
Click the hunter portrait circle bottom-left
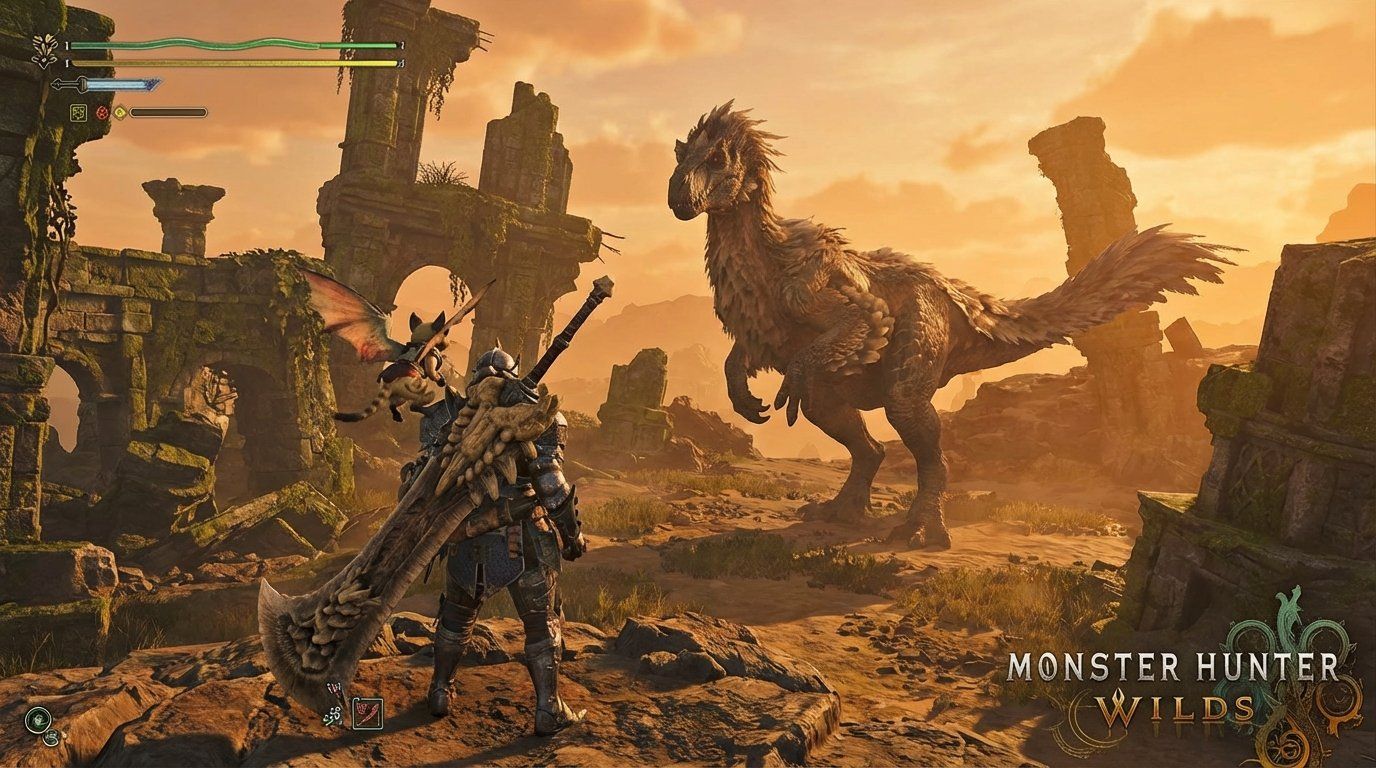click(38, 720)
